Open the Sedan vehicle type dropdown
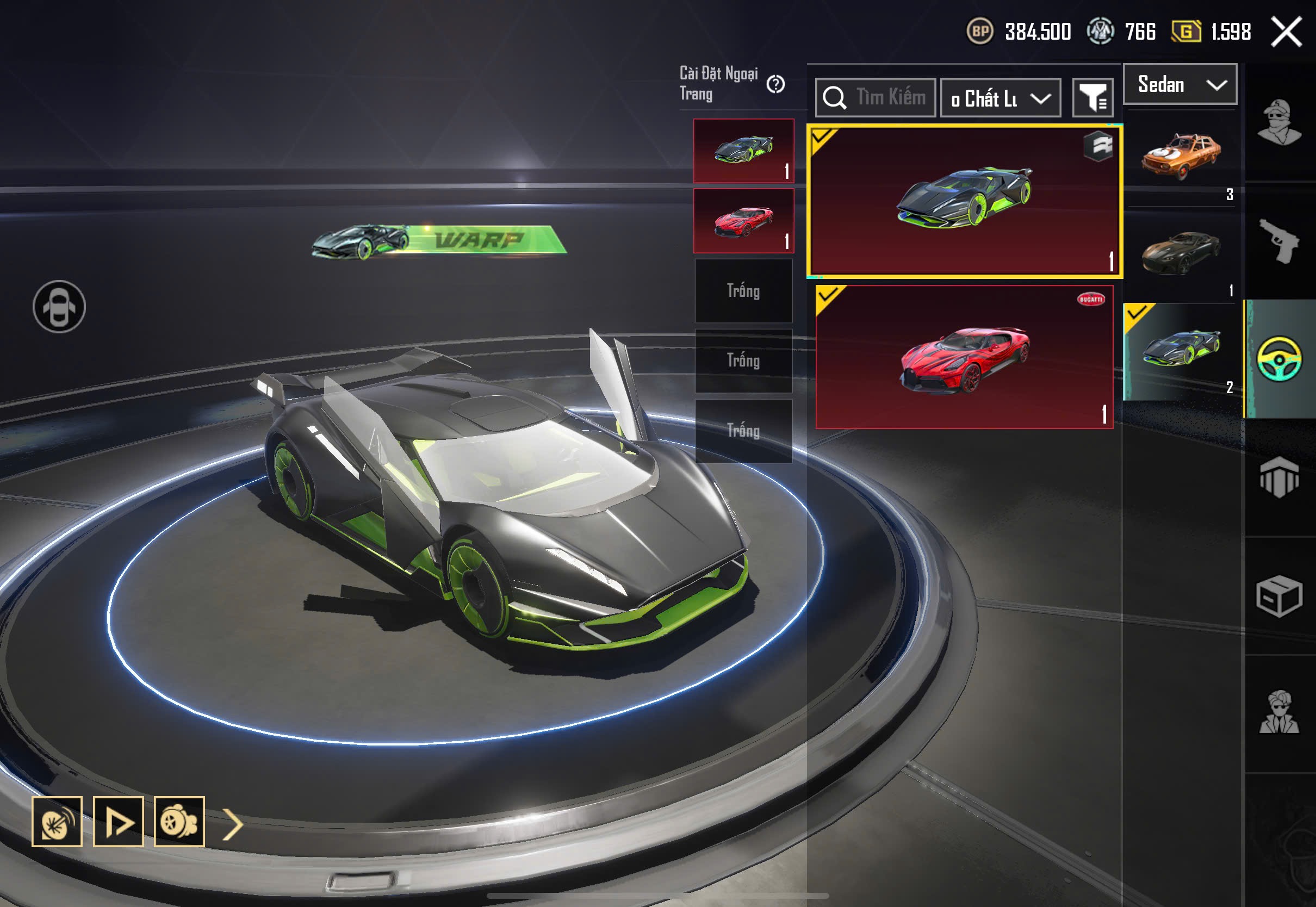Viewport: 1316px width, 907px height. 1180,85
